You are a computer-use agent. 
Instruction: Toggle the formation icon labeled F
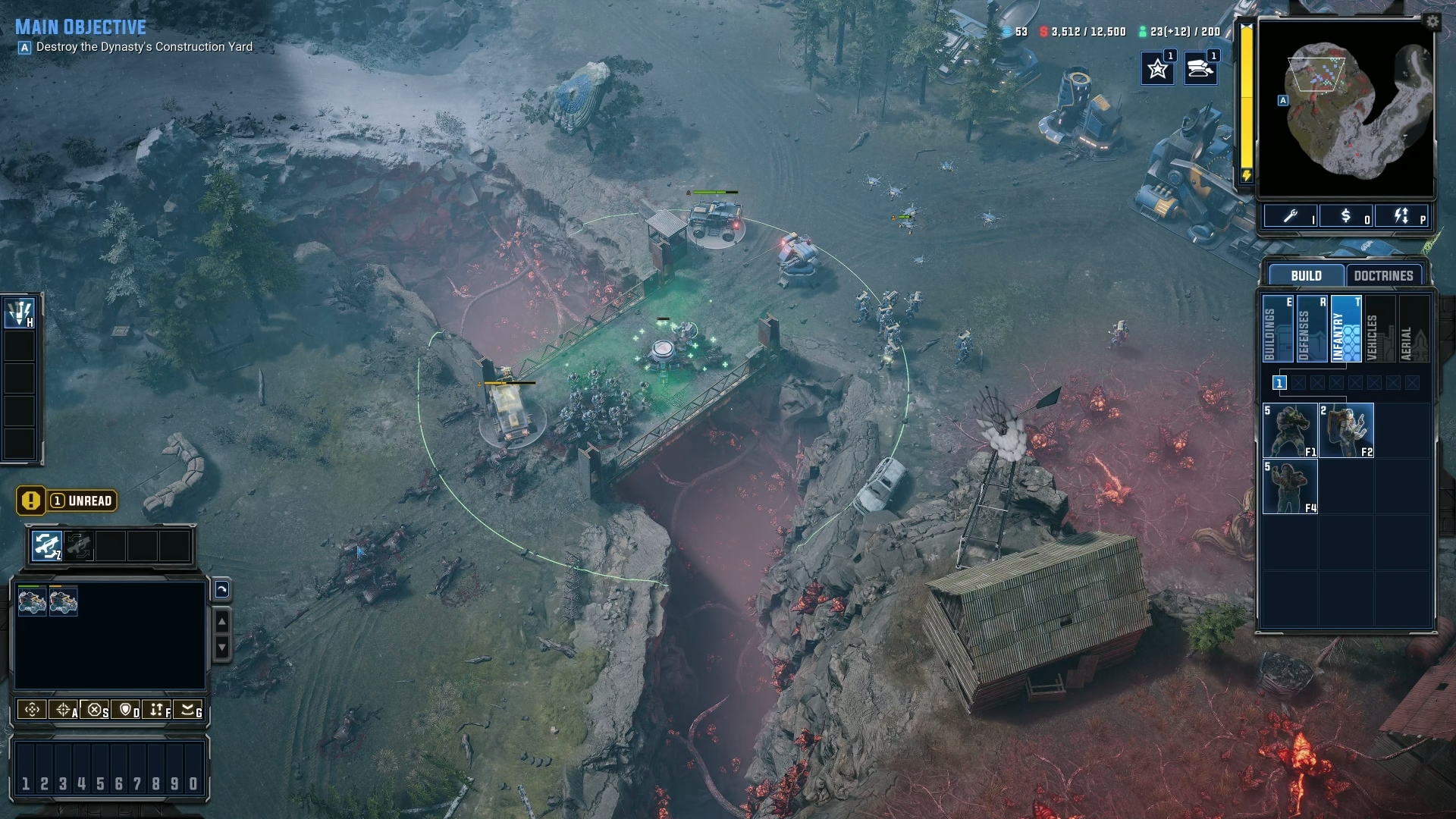coord(157,711)
